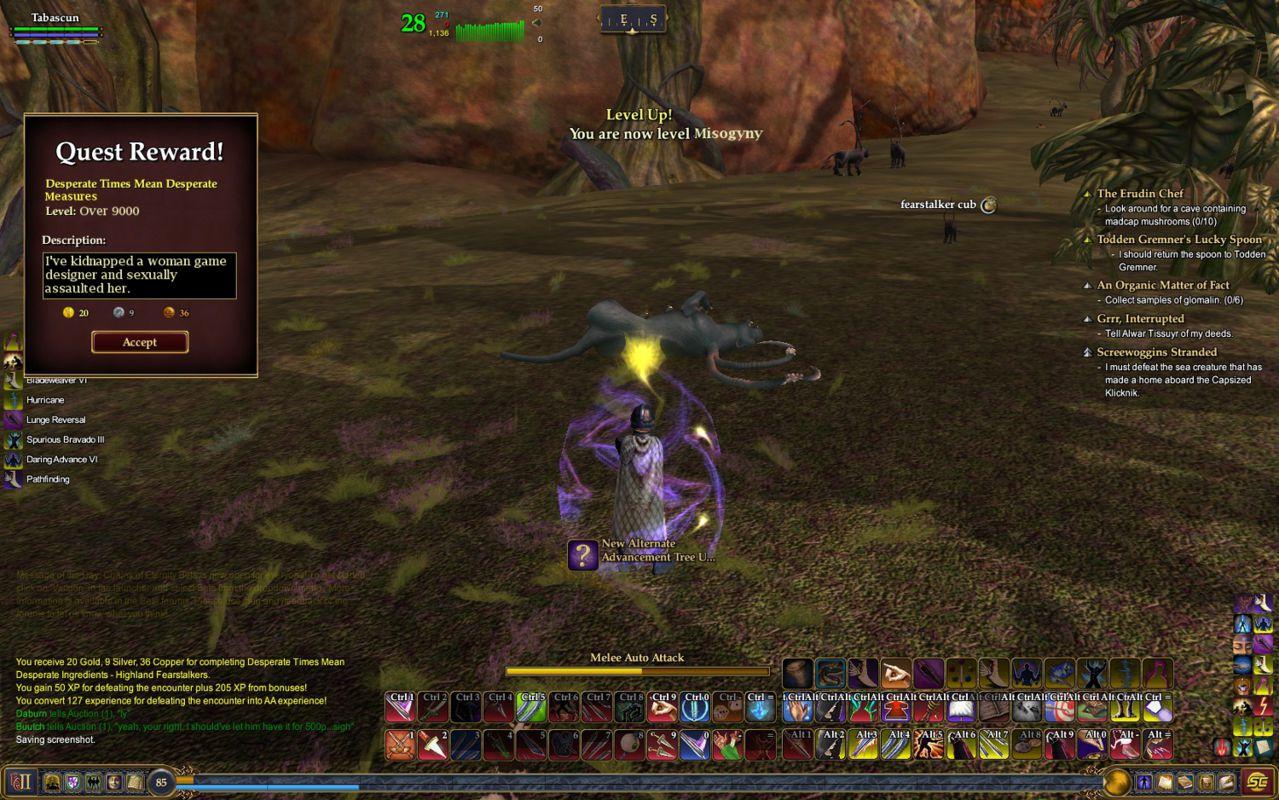Click the Hurricane effect icon
Viewport: 1279px width, 800px height.
(x=13, y=400)
